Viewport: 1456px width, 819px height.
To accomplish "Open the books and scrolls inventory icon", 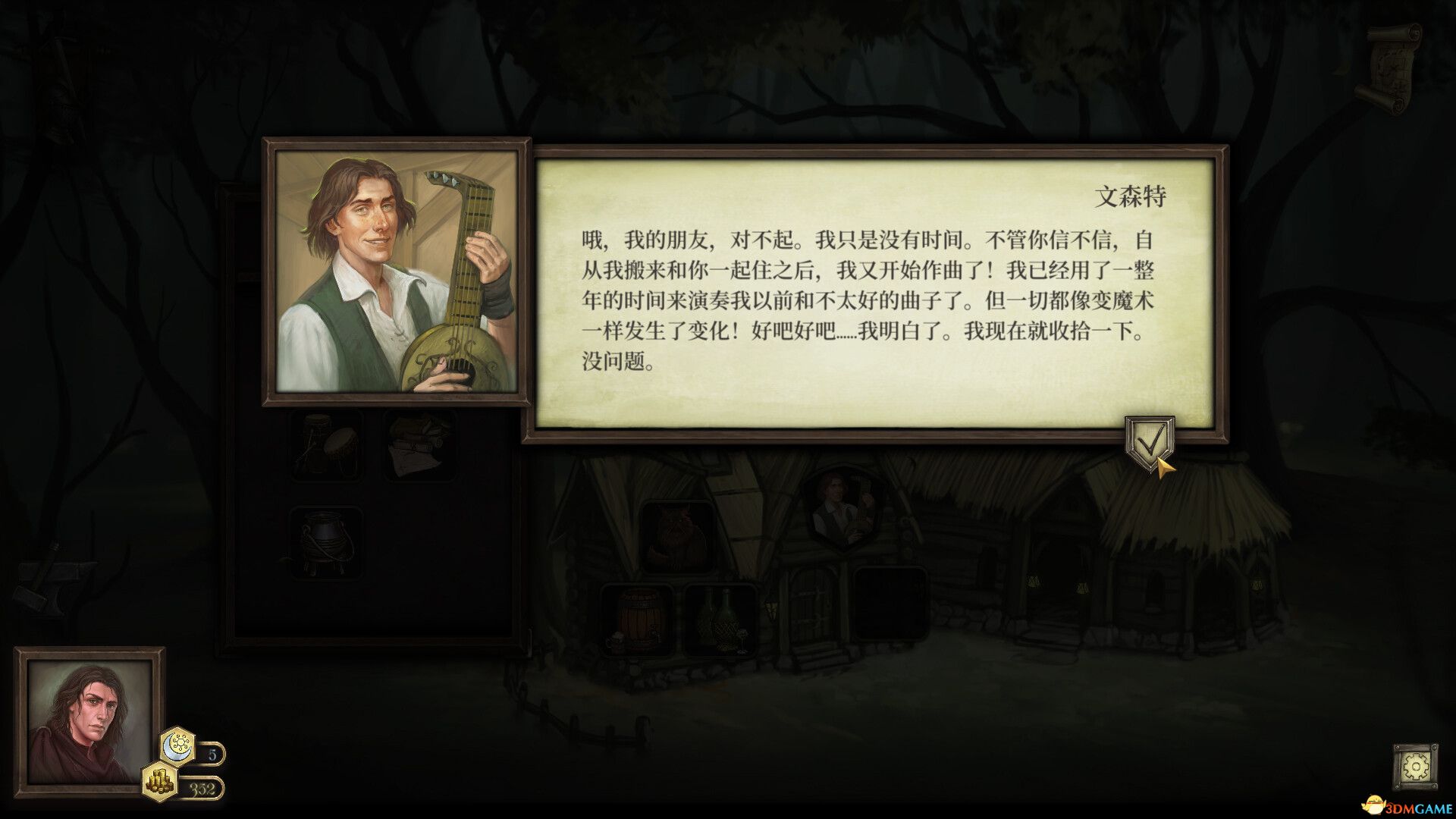I will pos(414,447).
